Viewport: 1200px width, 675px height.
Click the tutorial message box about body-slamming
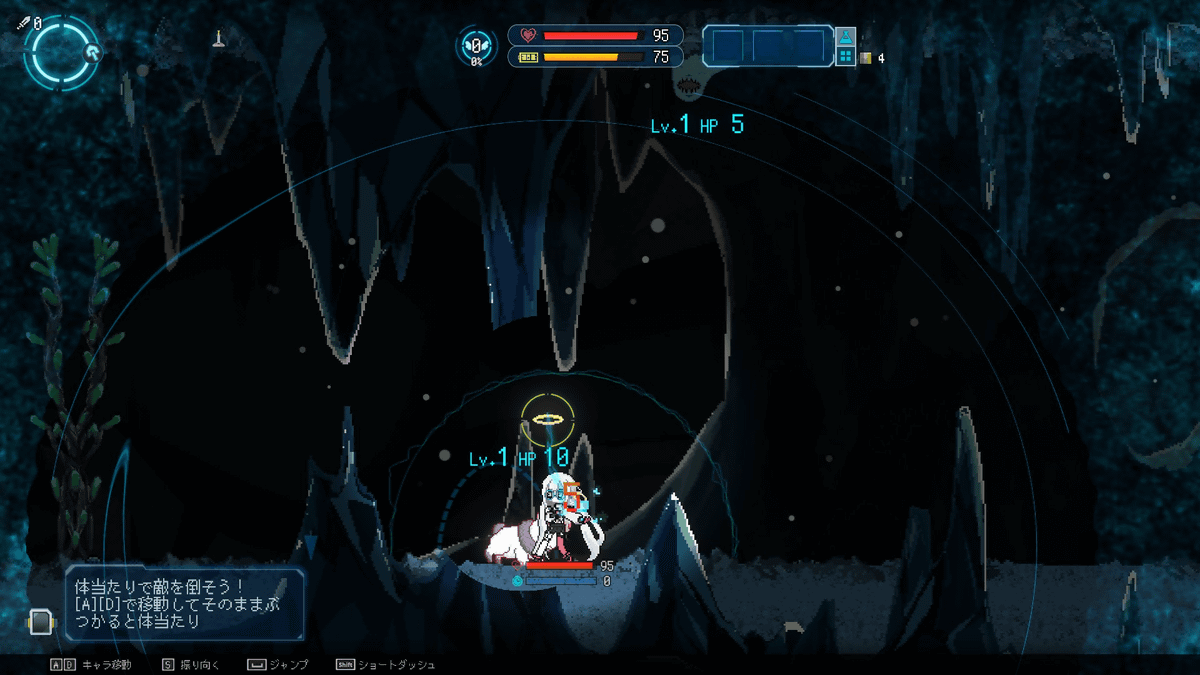(x=186, y=604)
